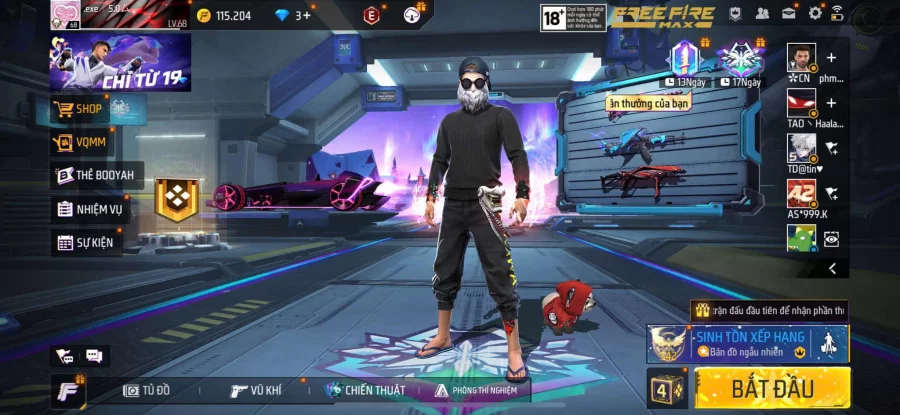The width and height of the screenshot is (900, 415).
Task: Open the VQMM lucky spin menu
Action: 85,143
